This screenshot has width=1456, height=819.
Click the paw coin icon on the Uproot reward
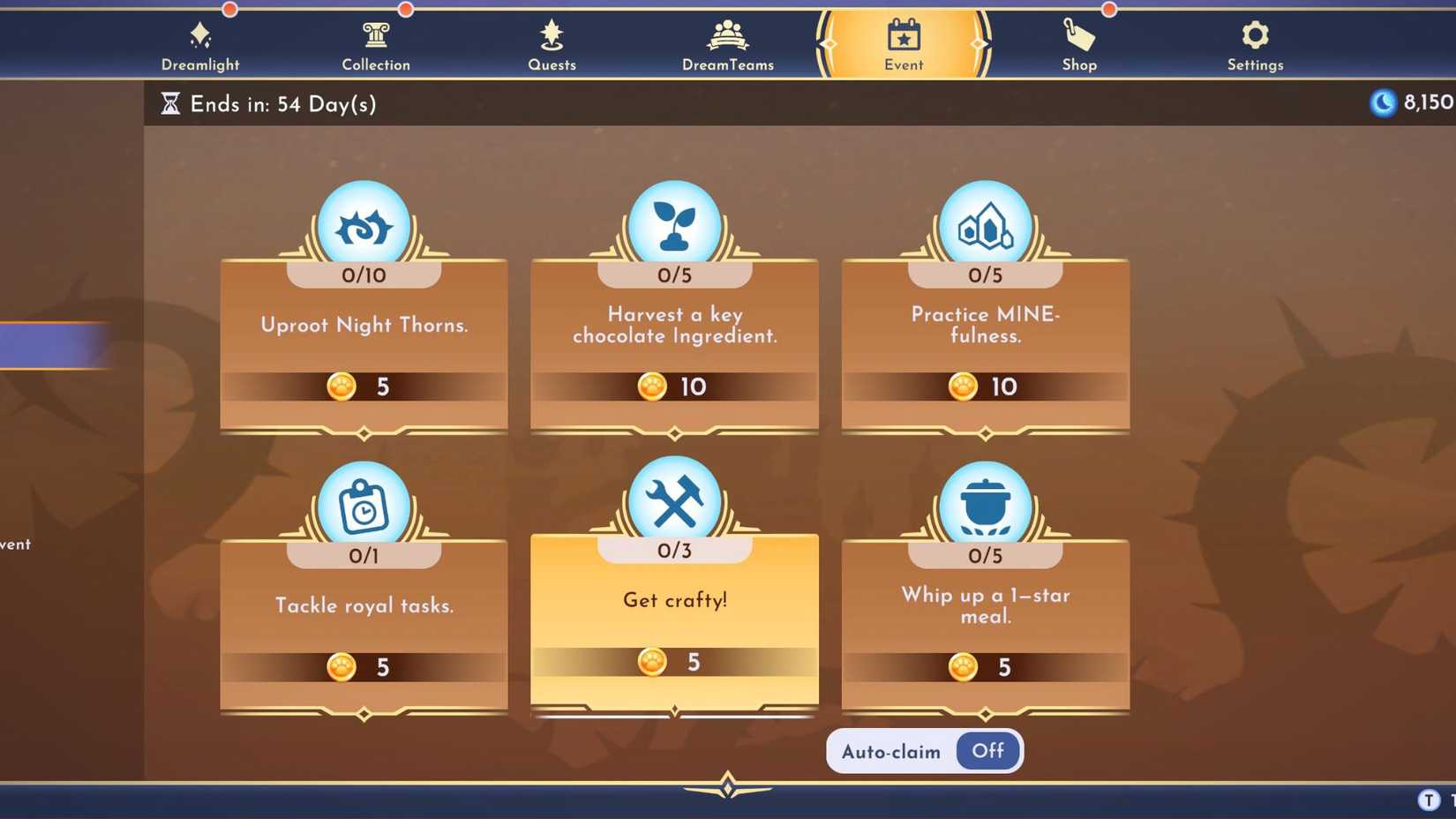(x=341, y=387)
